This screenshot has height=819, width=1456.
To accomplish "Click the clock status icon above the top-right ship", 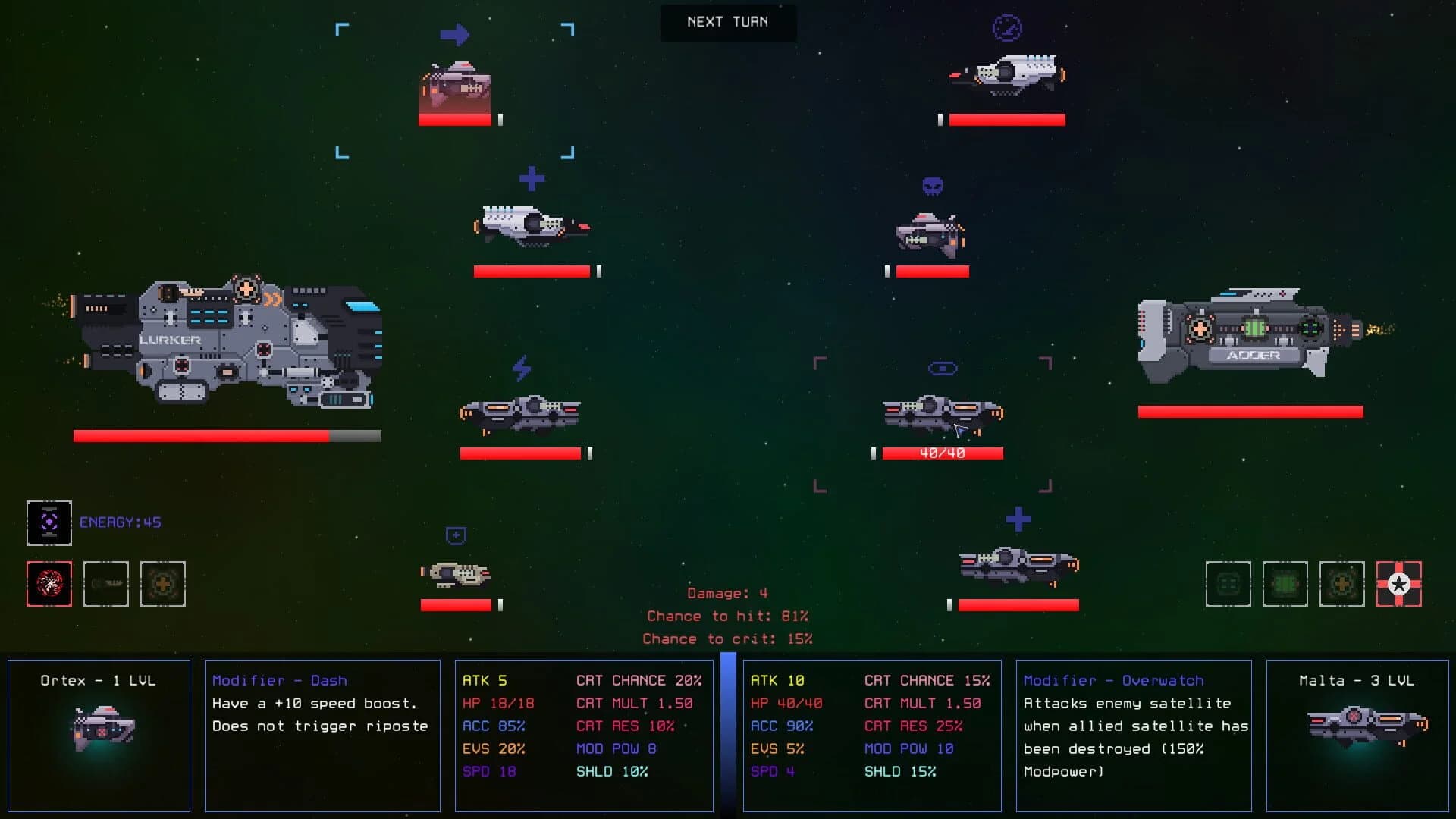I will pyautogui.click(x=1007, y=29).
